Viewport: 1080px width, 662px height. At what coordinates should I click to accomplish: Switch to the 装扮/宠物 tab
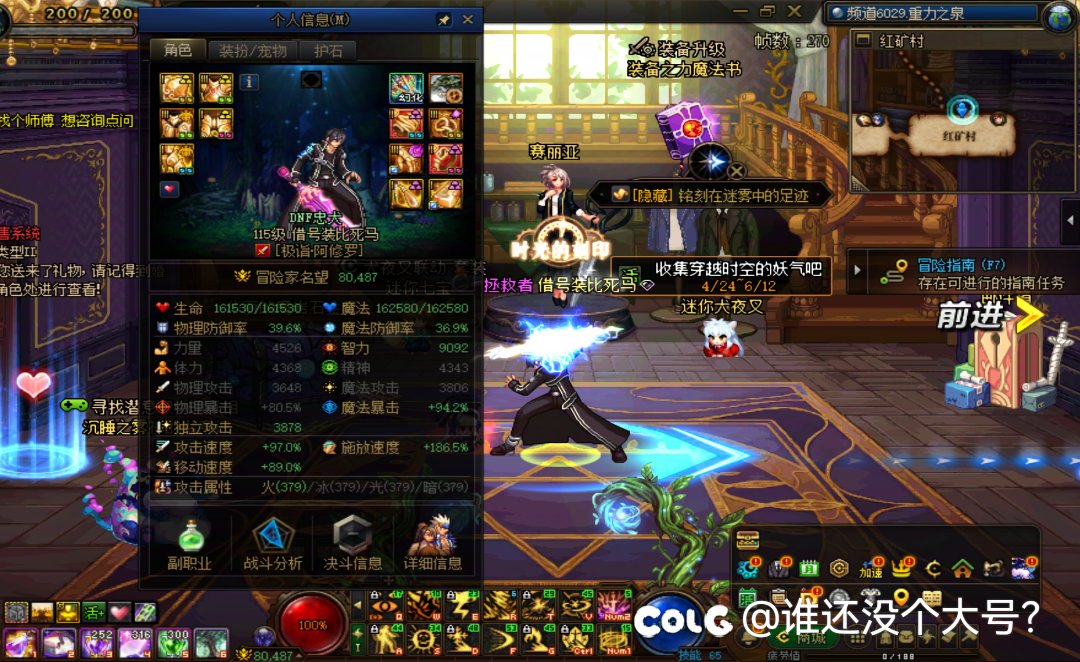pyautogui.click(x=253, y=51)
